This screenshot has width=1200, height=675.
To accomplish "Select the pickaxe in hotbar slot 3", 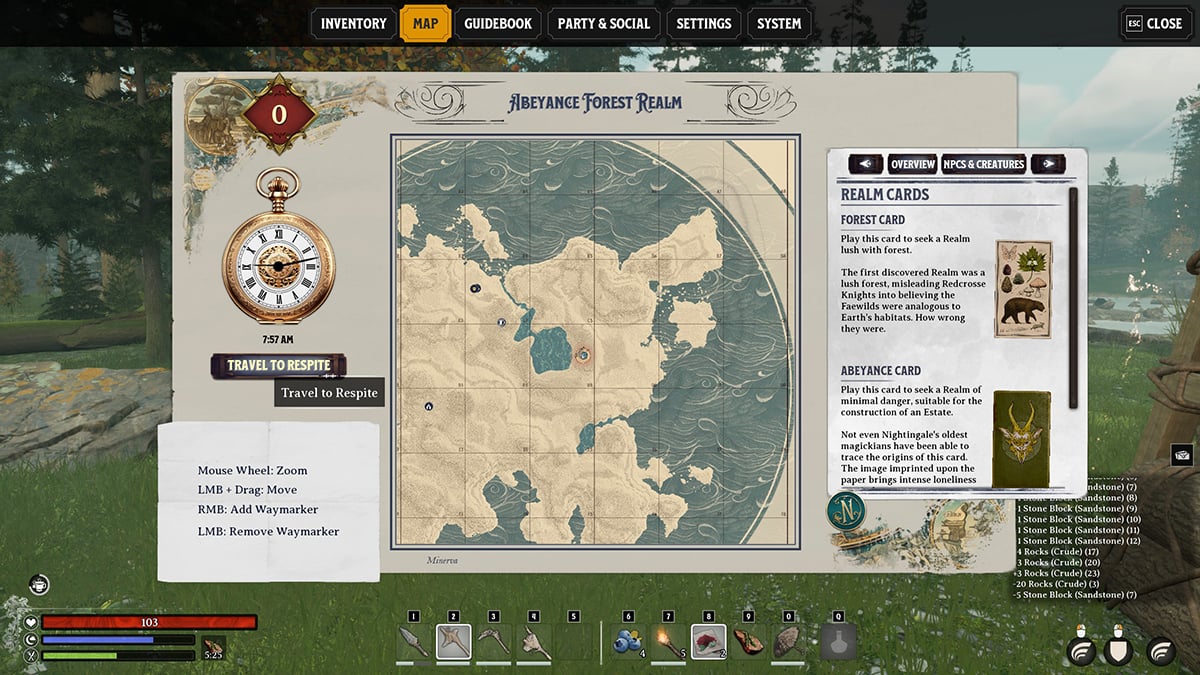I will 493,641.
